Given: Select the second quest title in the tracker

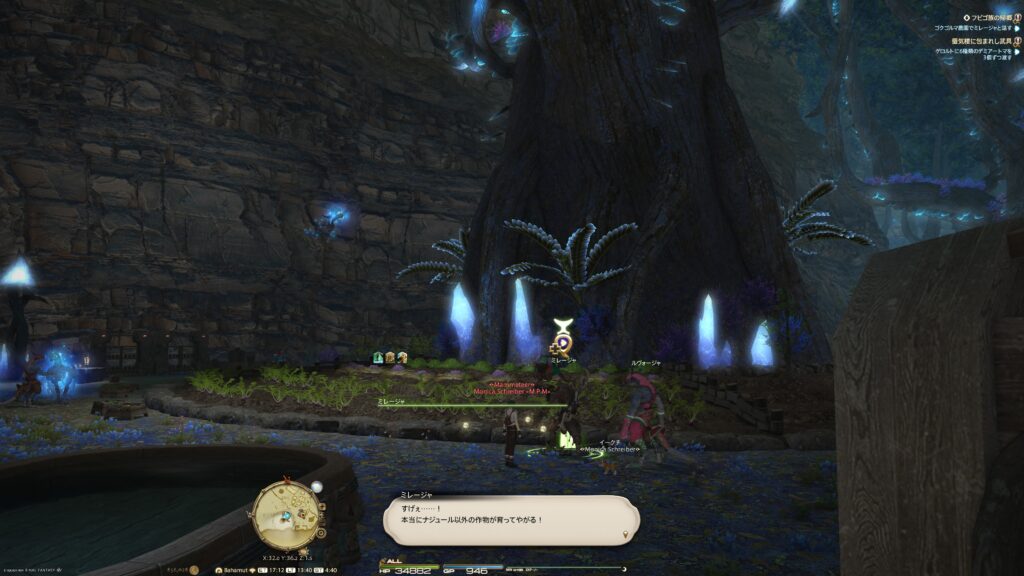Looking at the screenshot, I should point(981,41).
